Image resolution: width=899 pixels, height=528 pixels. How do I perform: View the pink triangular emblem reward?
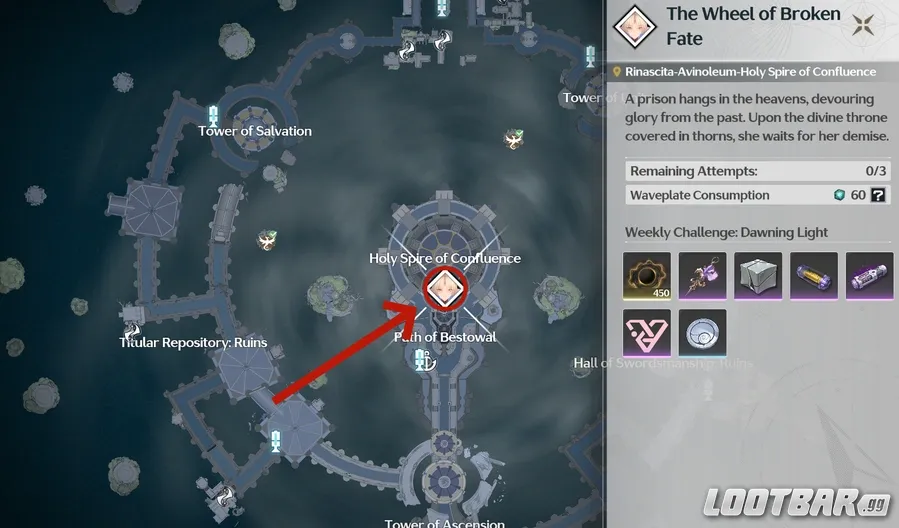click(648, 333)
